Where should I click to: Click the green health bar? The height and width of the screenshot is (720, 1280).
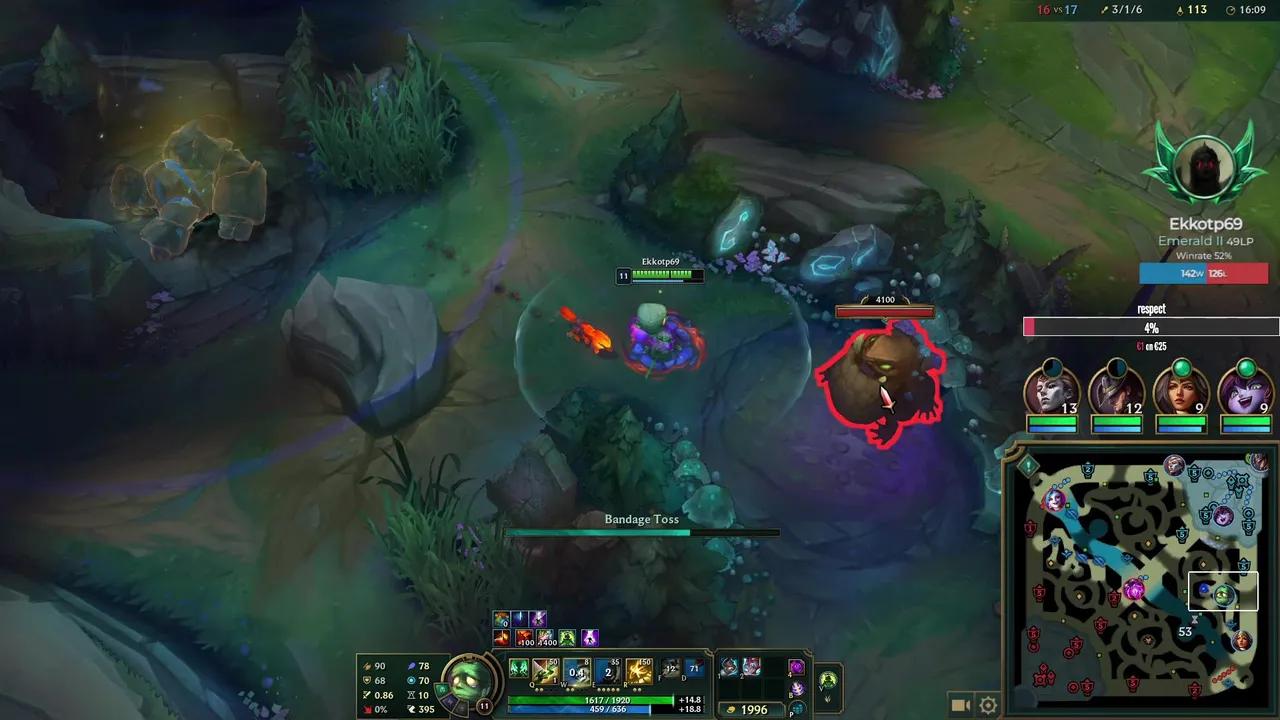click(588, 699)
